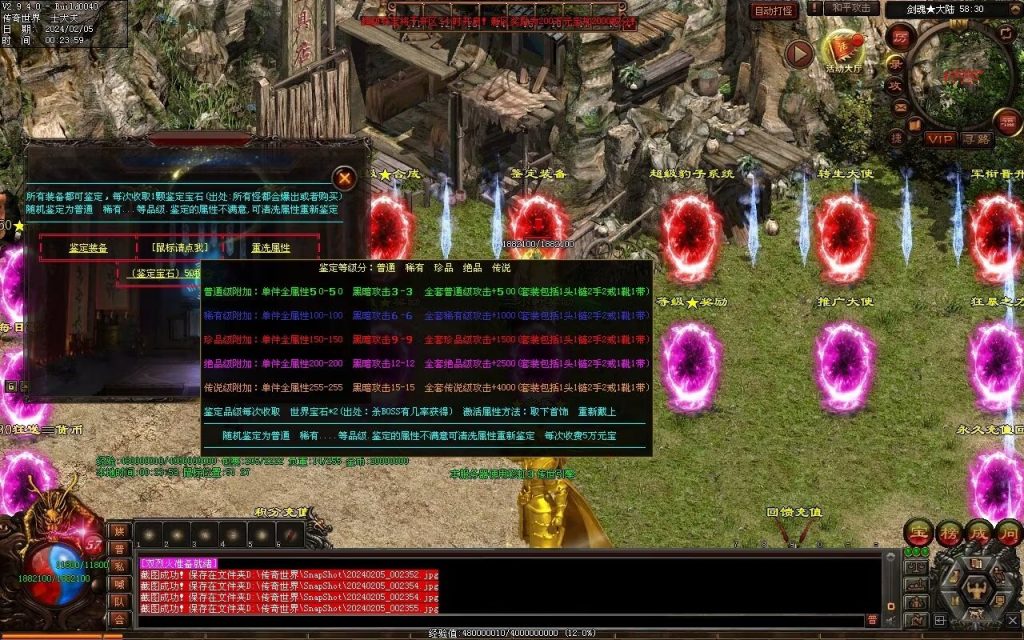
Task: Toggle the 自动打怪 auto-fight button
Action: [774, 11]
